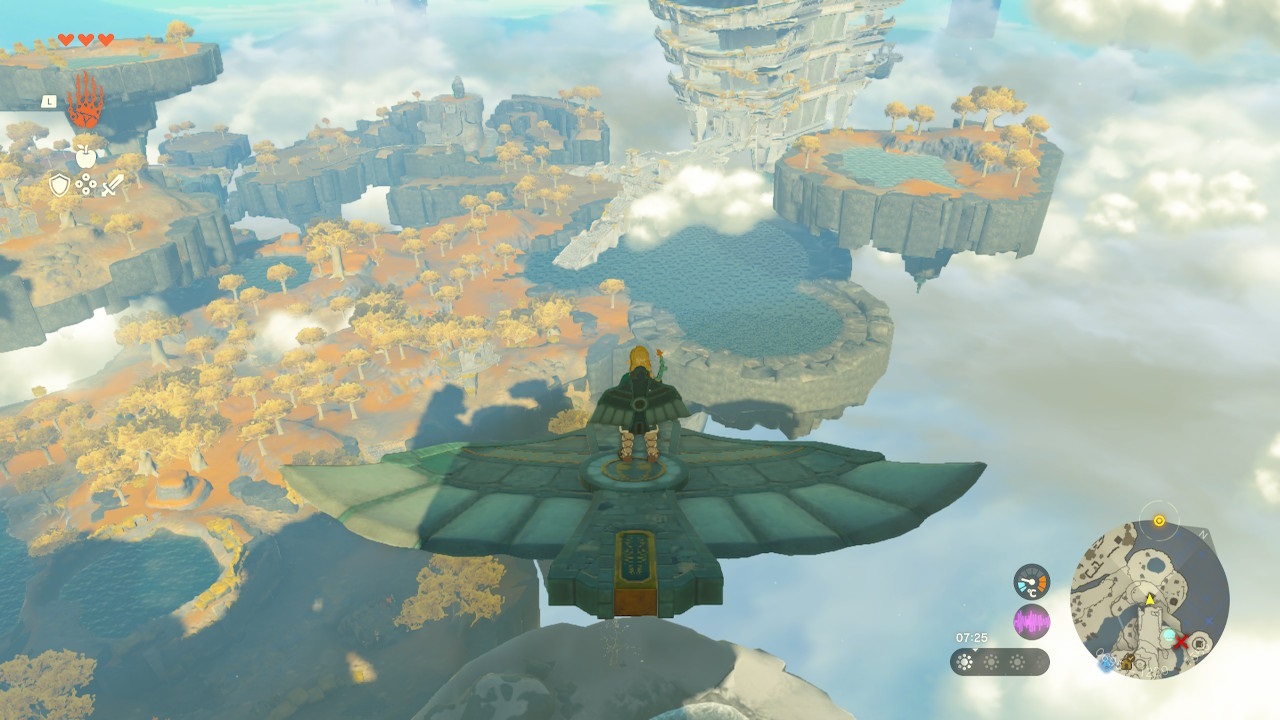The image size is (1280, 720).
Task: Click the purple noise level meter
Action: coord(1031,620)
